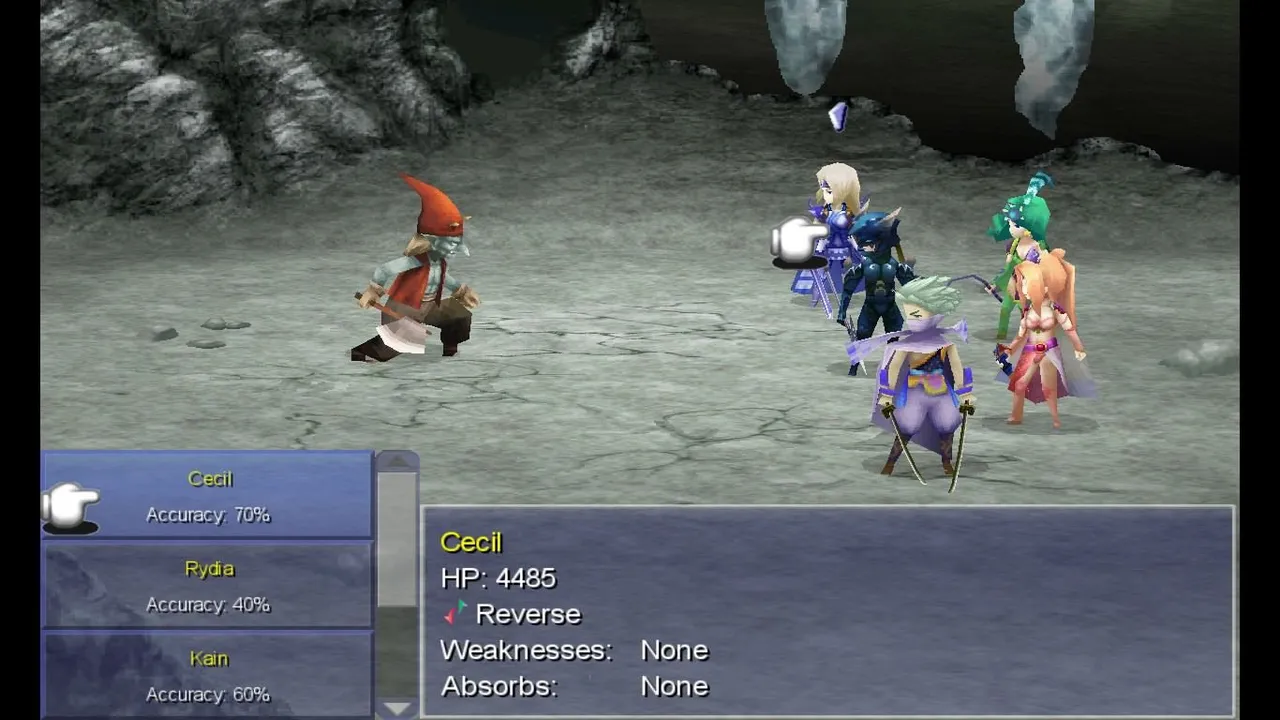Pick Kain from the target list
This screenshot has height=720, width=1280.
[x=208, y=675]
